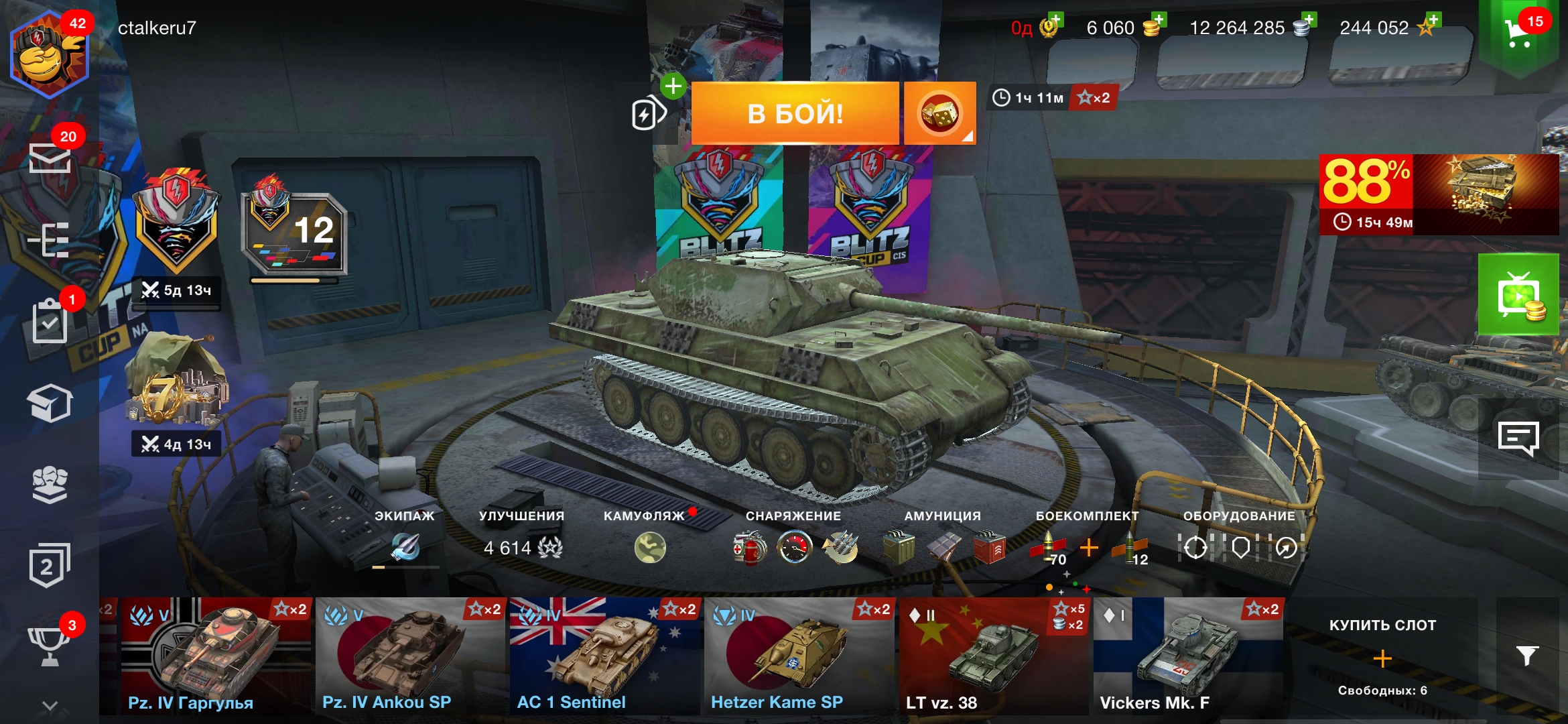This screenshot has width=1568, height=724.
Task: Open the tank carousel filter
Action: (1527, 656)
